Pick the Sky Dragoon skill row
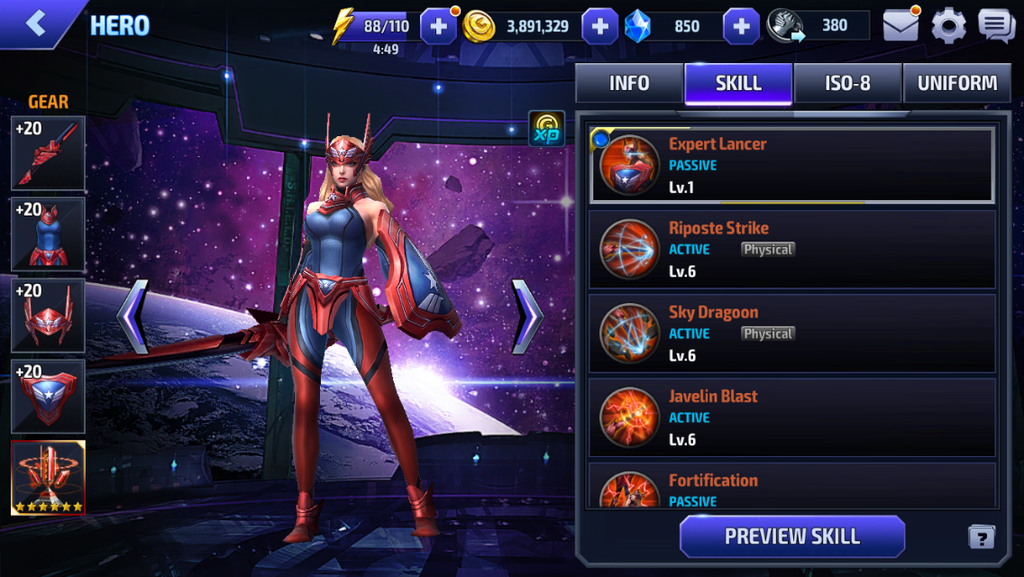 pos(791,333)
